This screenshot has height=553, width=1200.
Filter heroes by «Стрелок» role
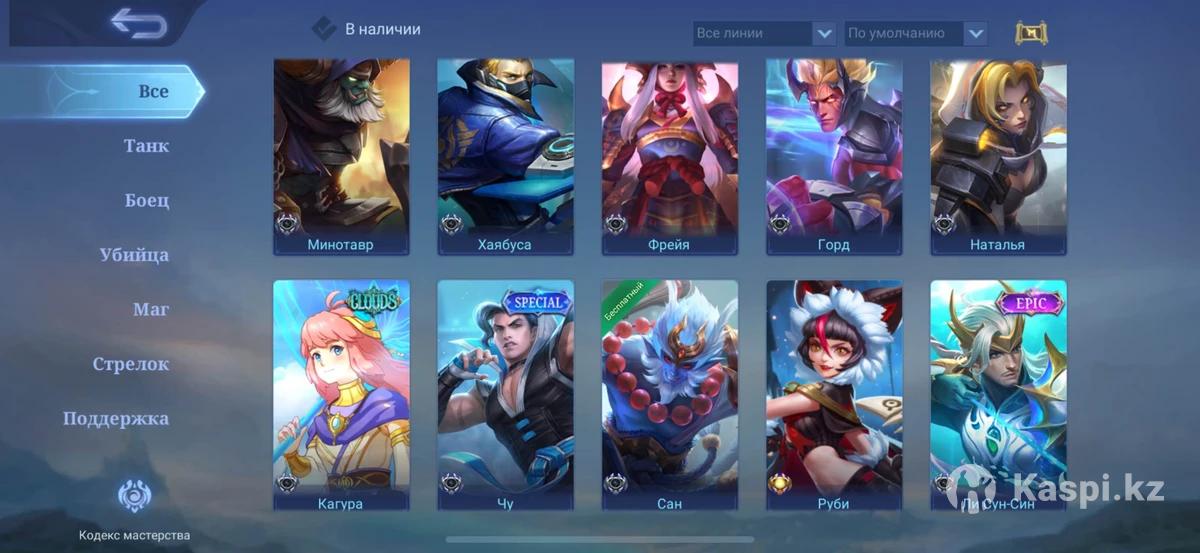point(131,364)
